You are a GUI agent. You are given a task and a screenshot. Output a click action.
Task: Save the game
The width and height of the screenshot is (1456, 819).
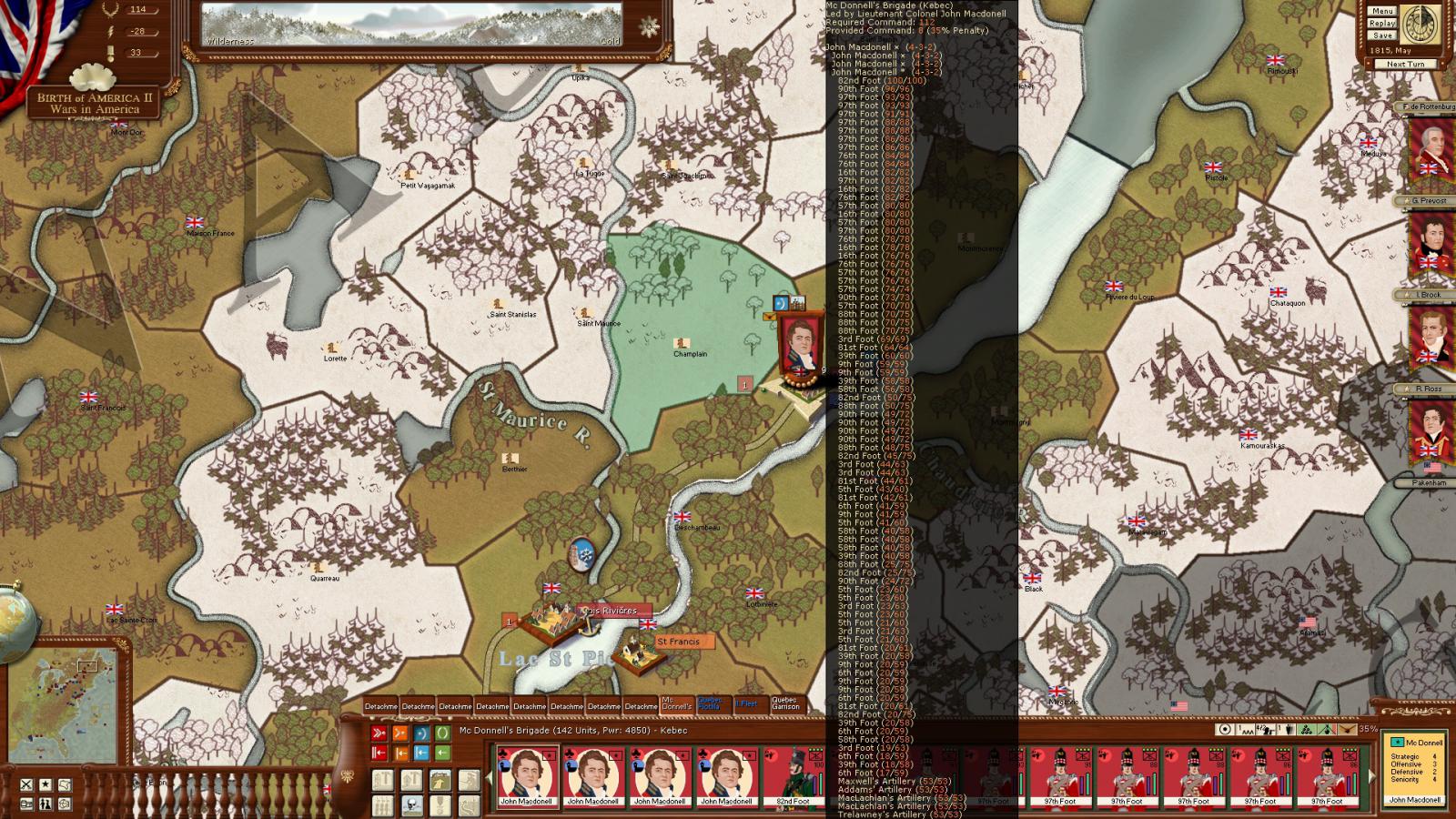(1382, 35)
